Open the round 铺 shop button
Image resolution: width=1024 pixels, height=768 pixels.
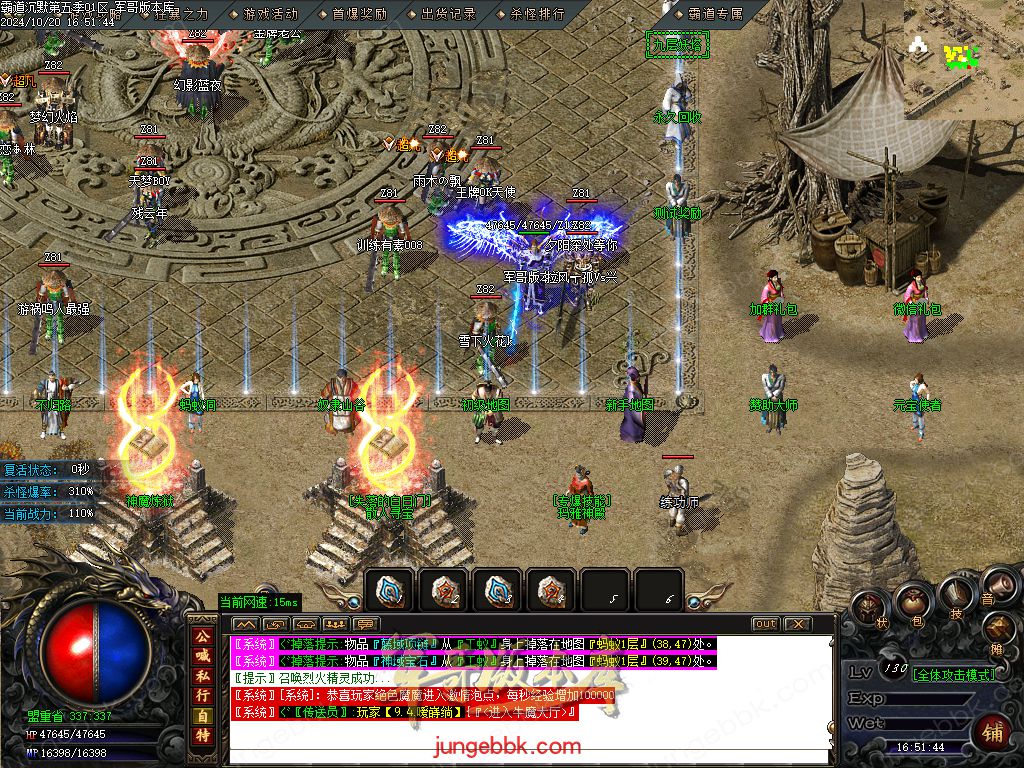click(992, 731)
